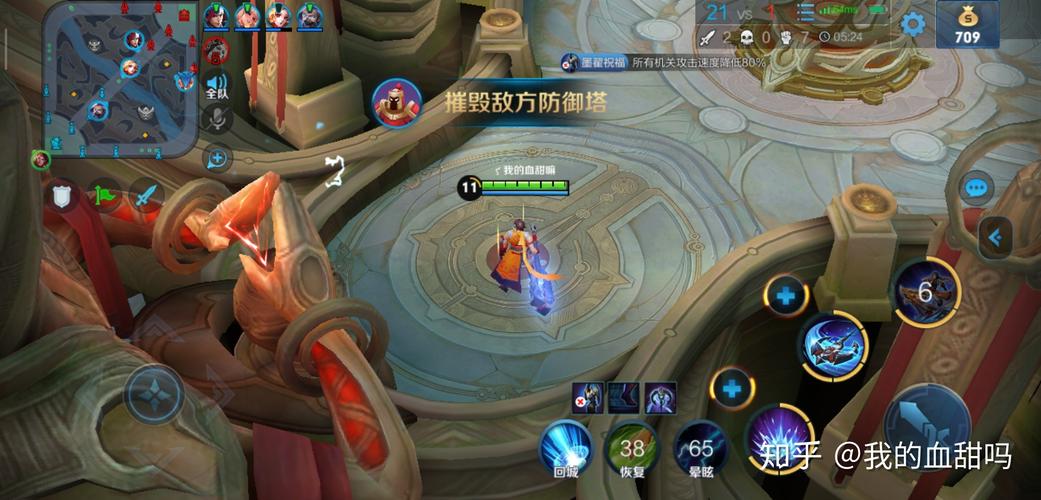Activate the purple burst first skill
The height and width of the screenshot is (500, 1041).
tap(778, 438)
